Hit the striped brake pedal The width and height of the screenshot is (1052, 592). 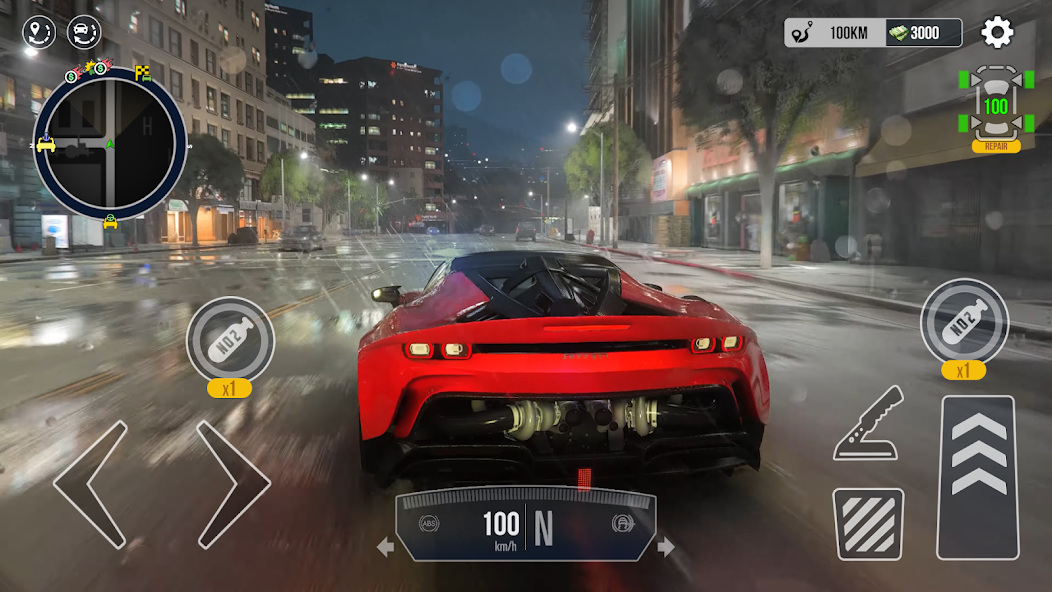pos(868,523)
